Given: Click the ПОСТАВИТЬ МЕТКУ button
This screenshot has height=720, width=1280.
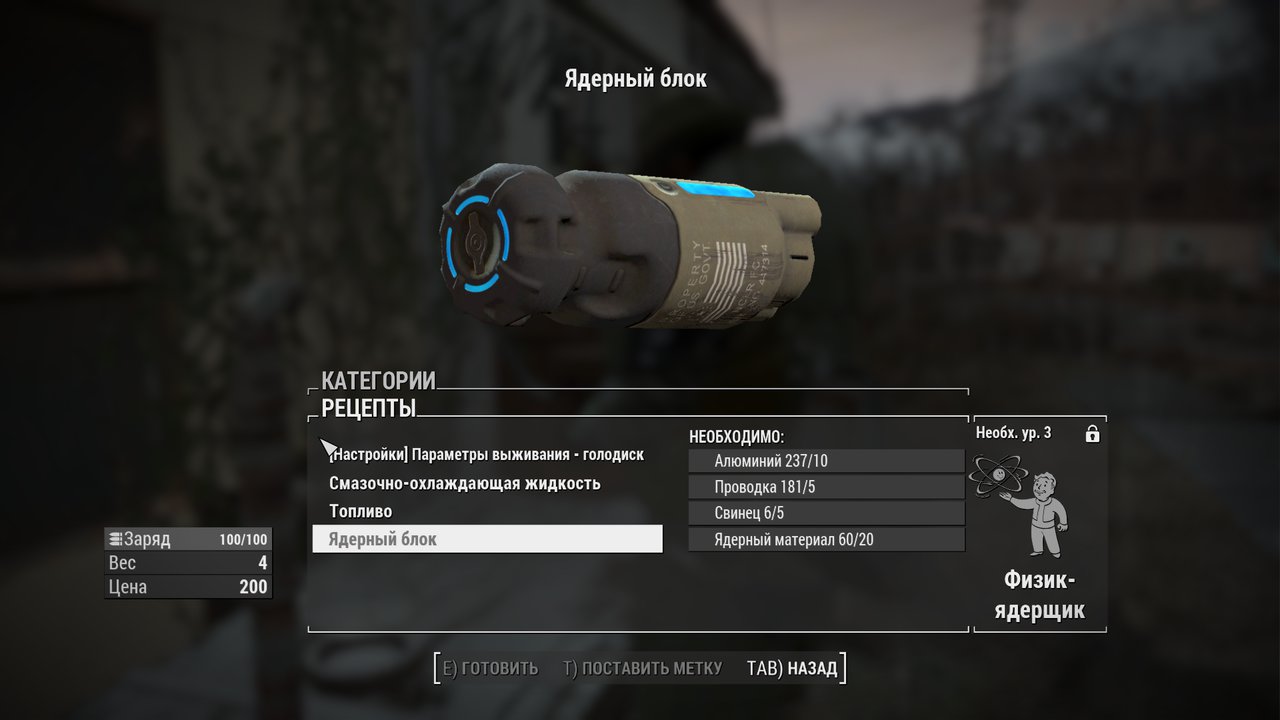Looking at the screenshot, I should click(x=642, y=668).
